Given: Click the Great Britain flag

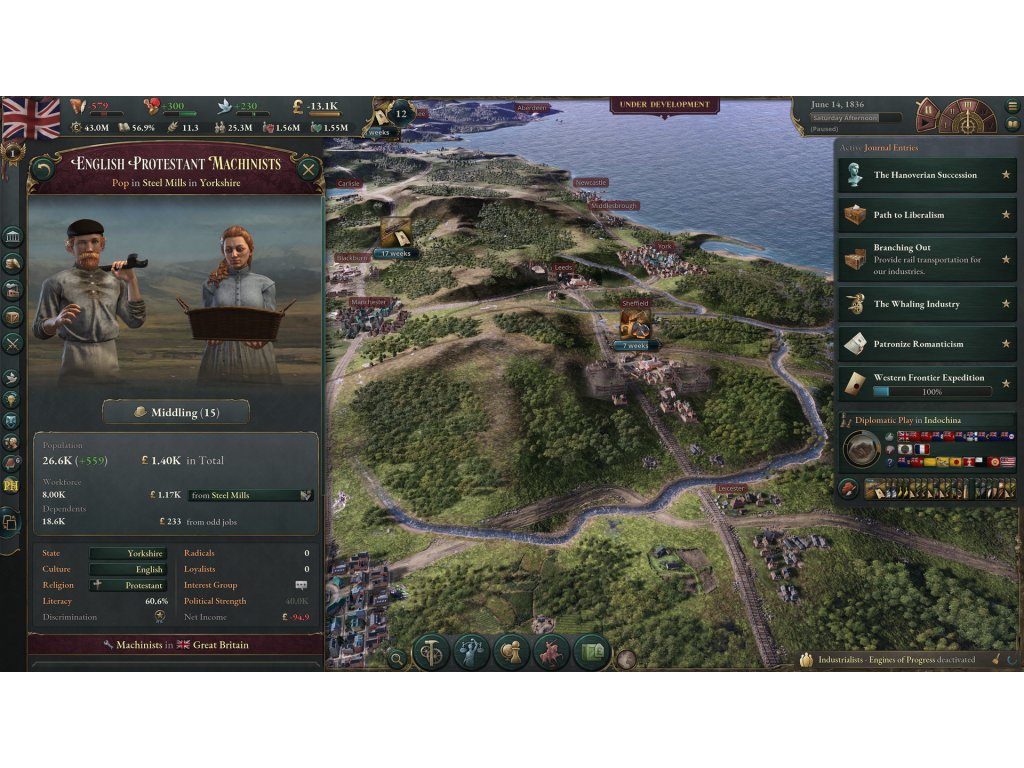Looking at the screenshot, I should [31, 118].
